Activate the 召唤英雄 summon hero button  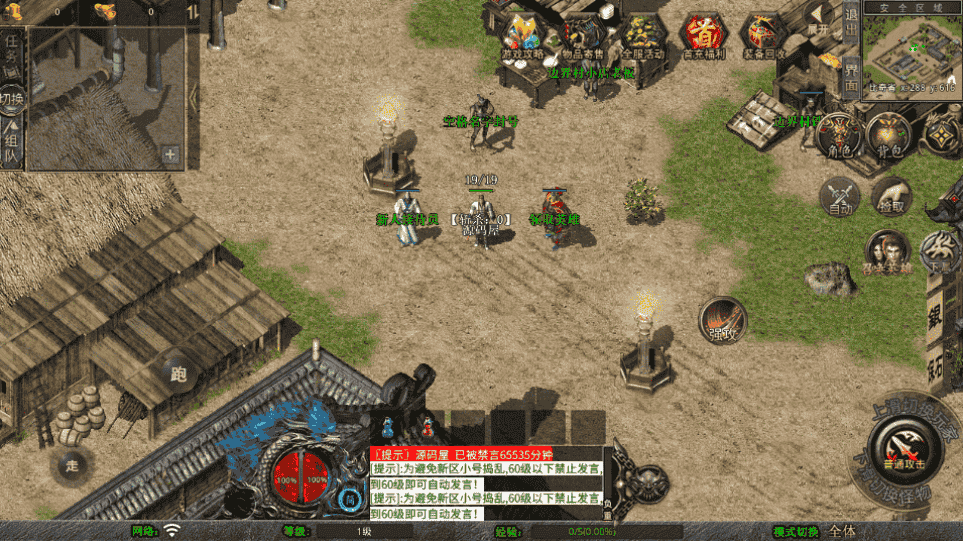tap(886, 251)
